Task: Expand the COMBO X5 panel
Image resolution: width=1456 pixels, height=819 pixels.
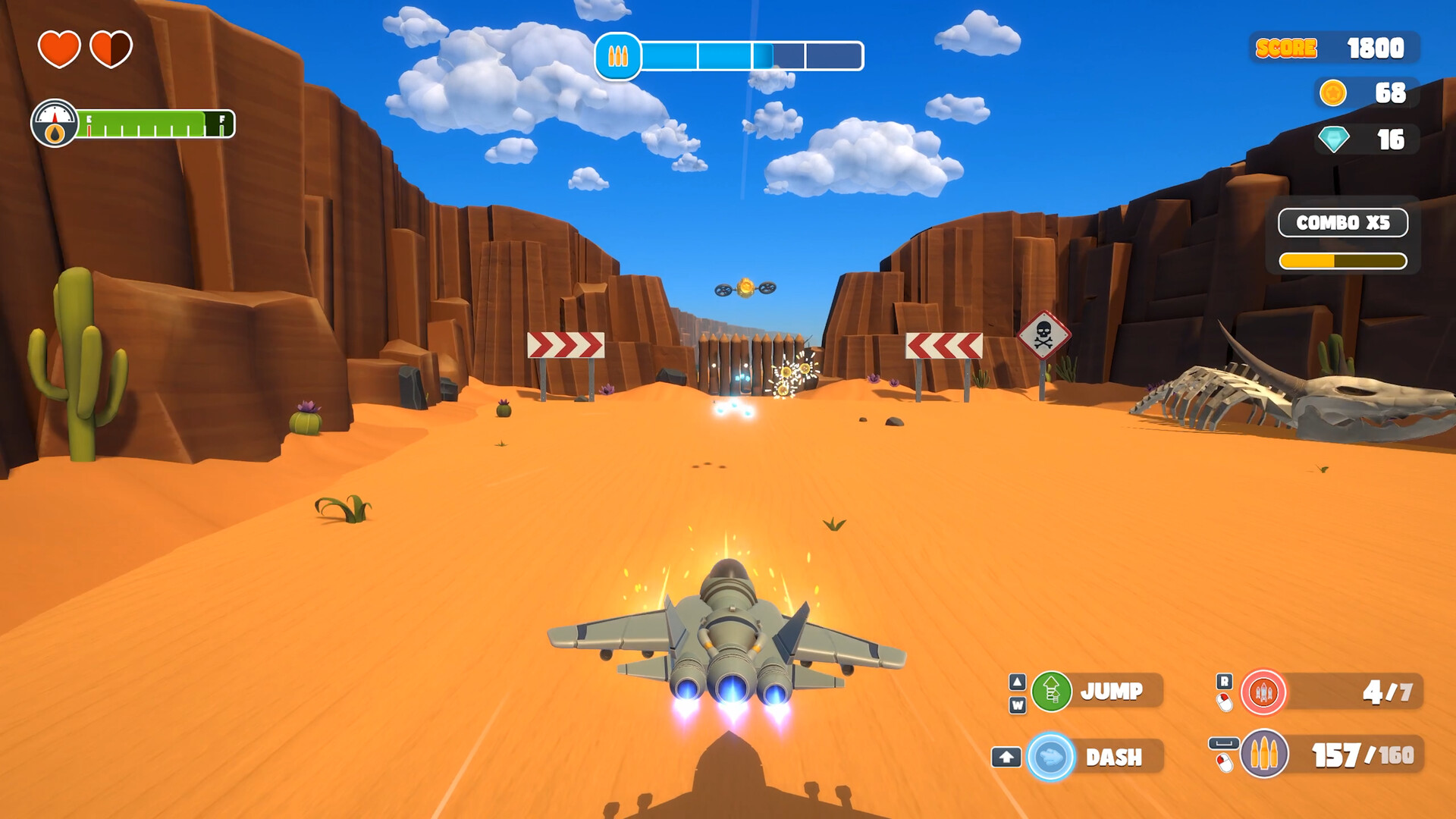Action: [x=1342, y=224]
